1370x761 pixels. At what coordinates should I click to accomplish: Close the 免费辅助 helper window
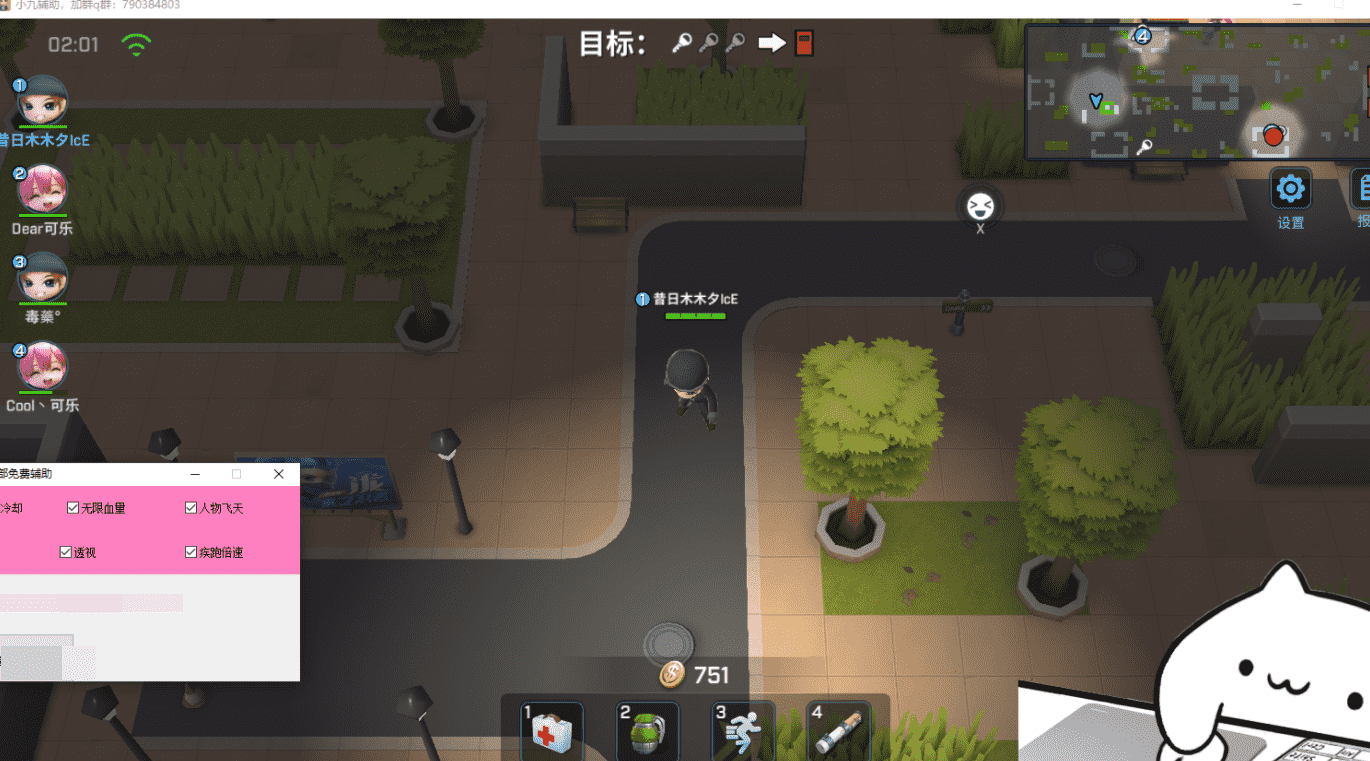coord(279,474)
